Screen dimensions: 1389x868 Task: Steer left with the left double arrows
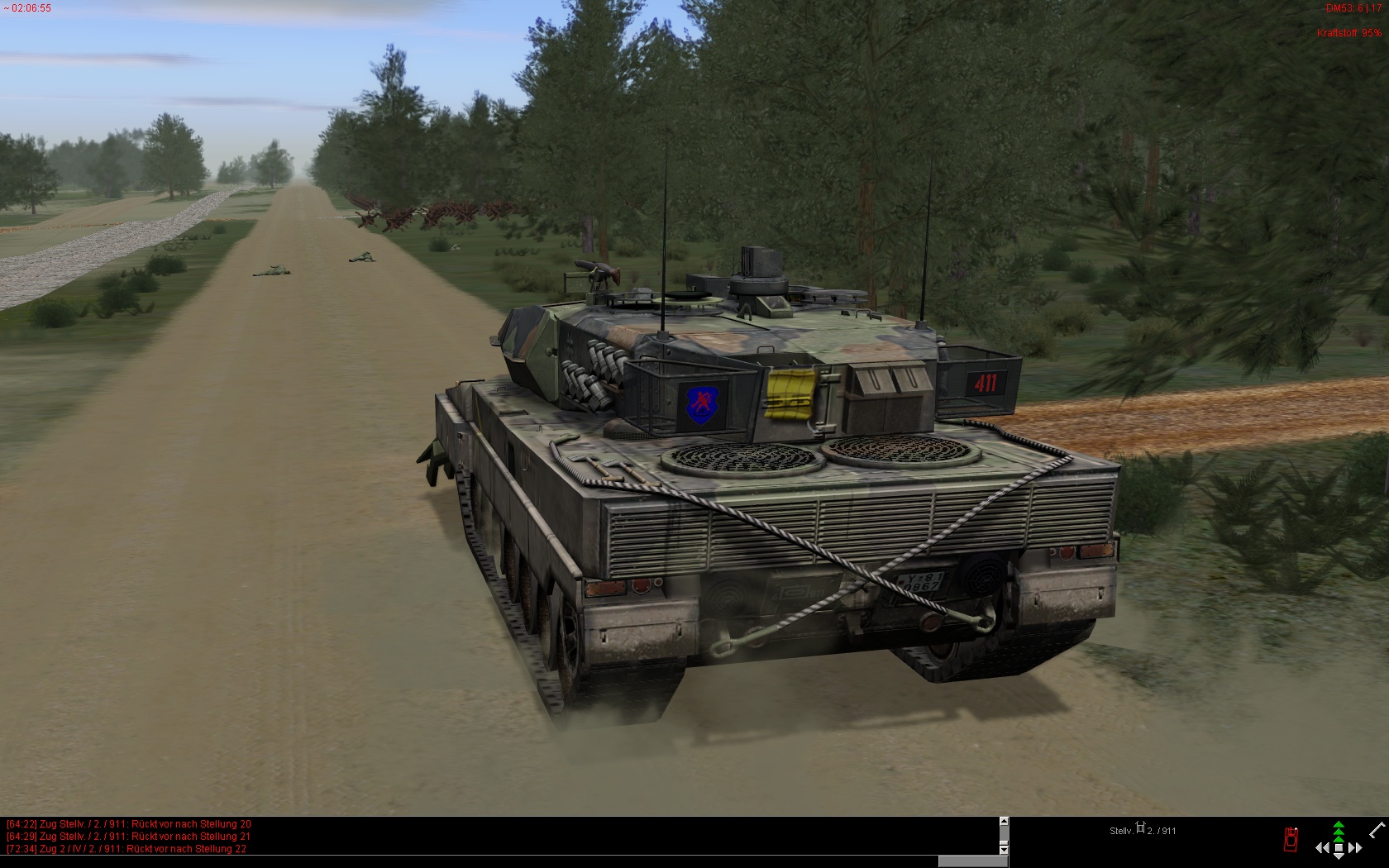coord(1322,847)
